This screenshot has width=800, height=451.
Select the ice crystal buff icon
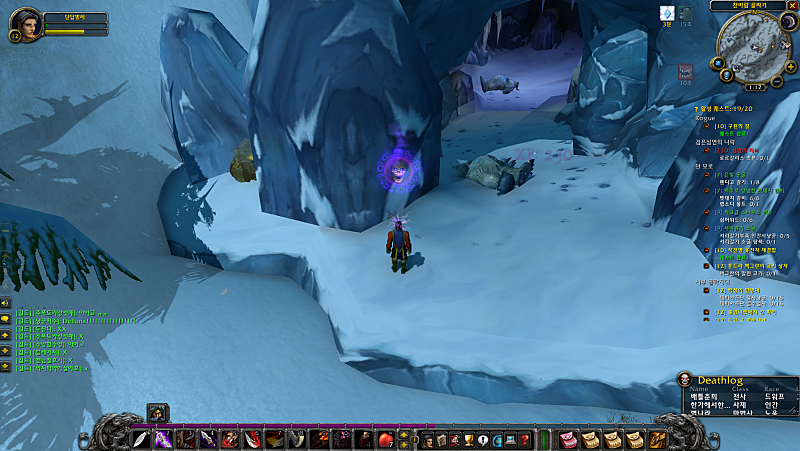pos(667,12)
